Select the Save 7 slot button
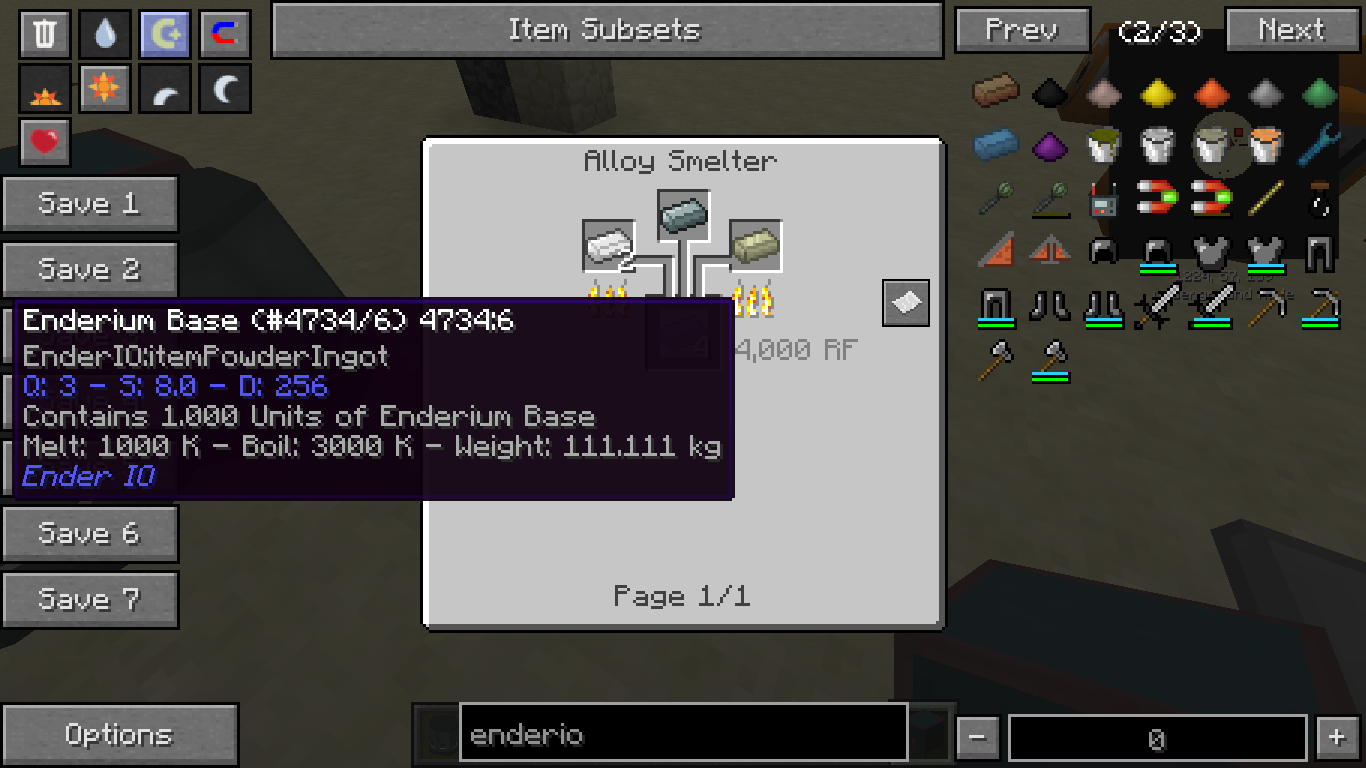 (x=90, y=600)
